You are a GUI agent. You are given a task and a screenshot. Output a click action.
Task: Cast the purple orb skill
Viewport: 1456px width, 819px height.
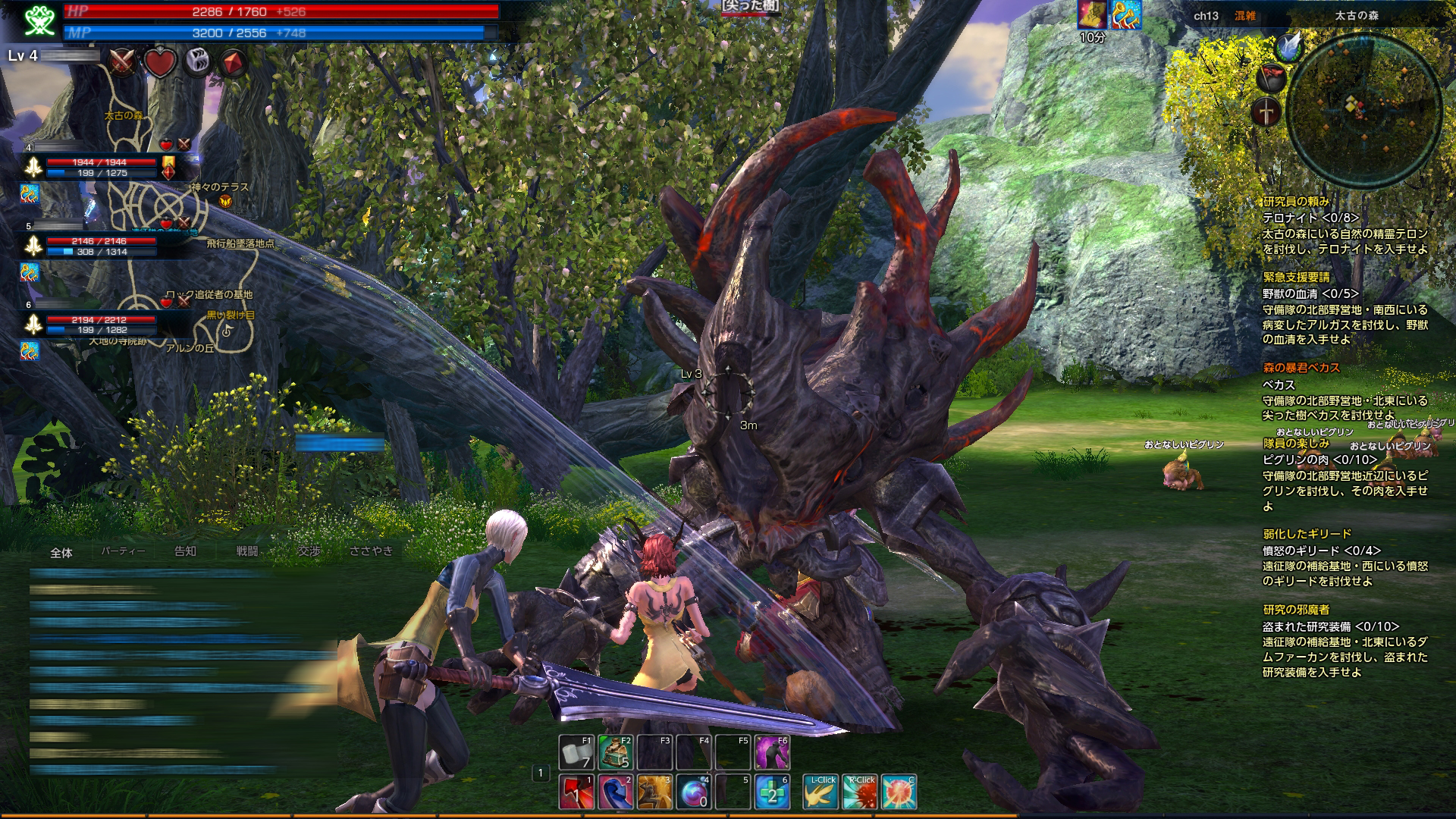694,792
